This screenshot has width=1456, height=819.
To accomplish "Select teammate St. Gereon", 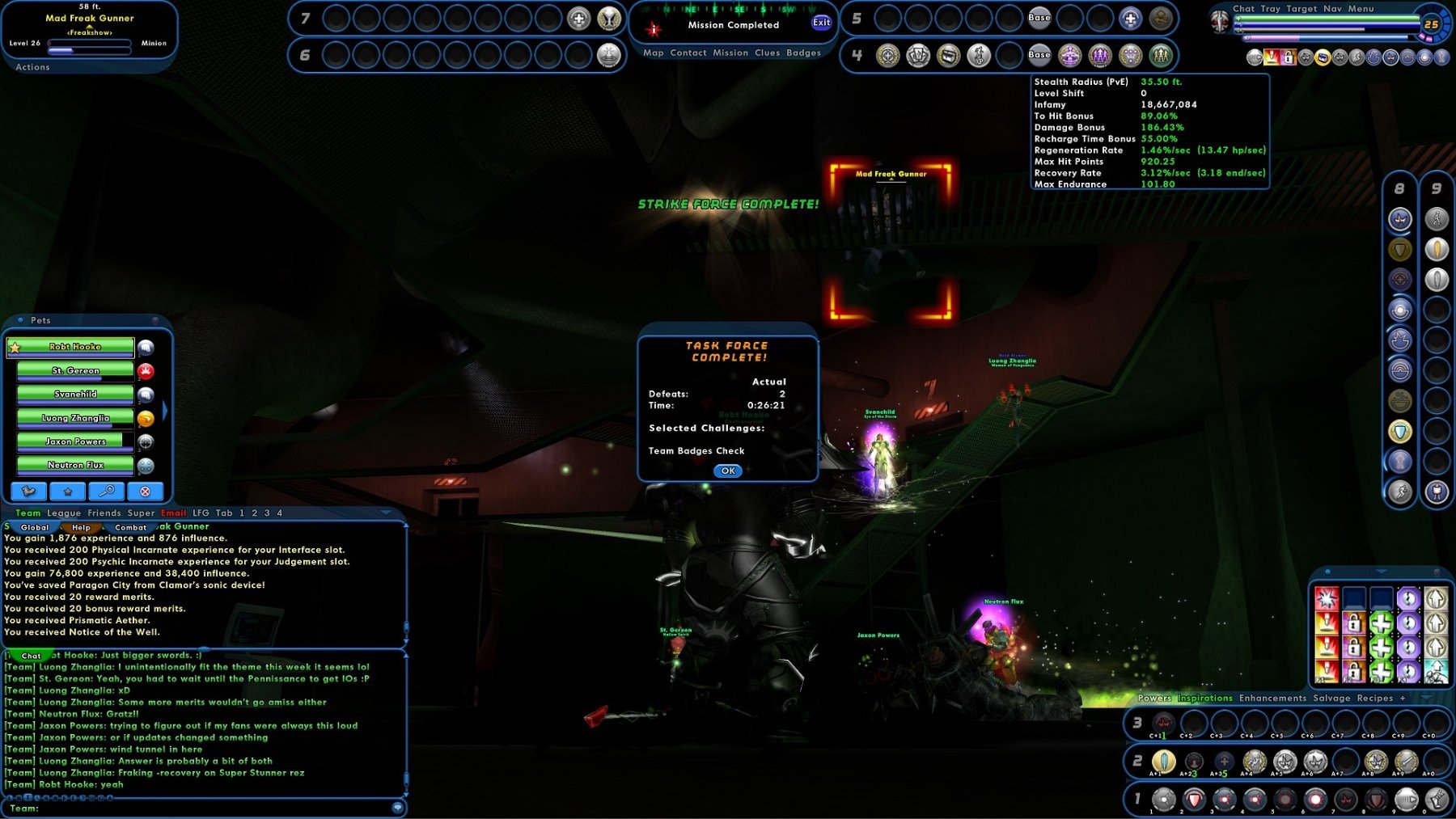I will pyautogui.click(x=75, y=371).
